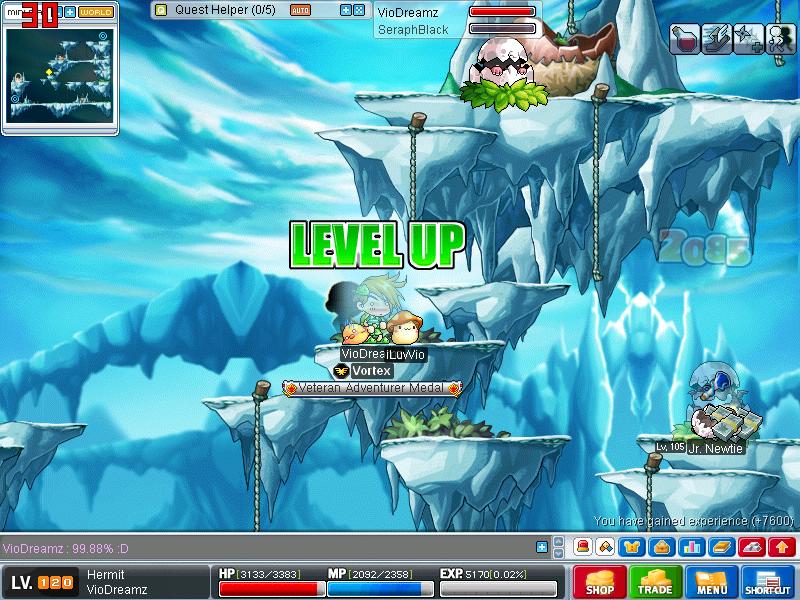The height and width of the screenshot is (600, 800).
Task: Click the Shadow Partner buff icon
Action: (780, 39)
